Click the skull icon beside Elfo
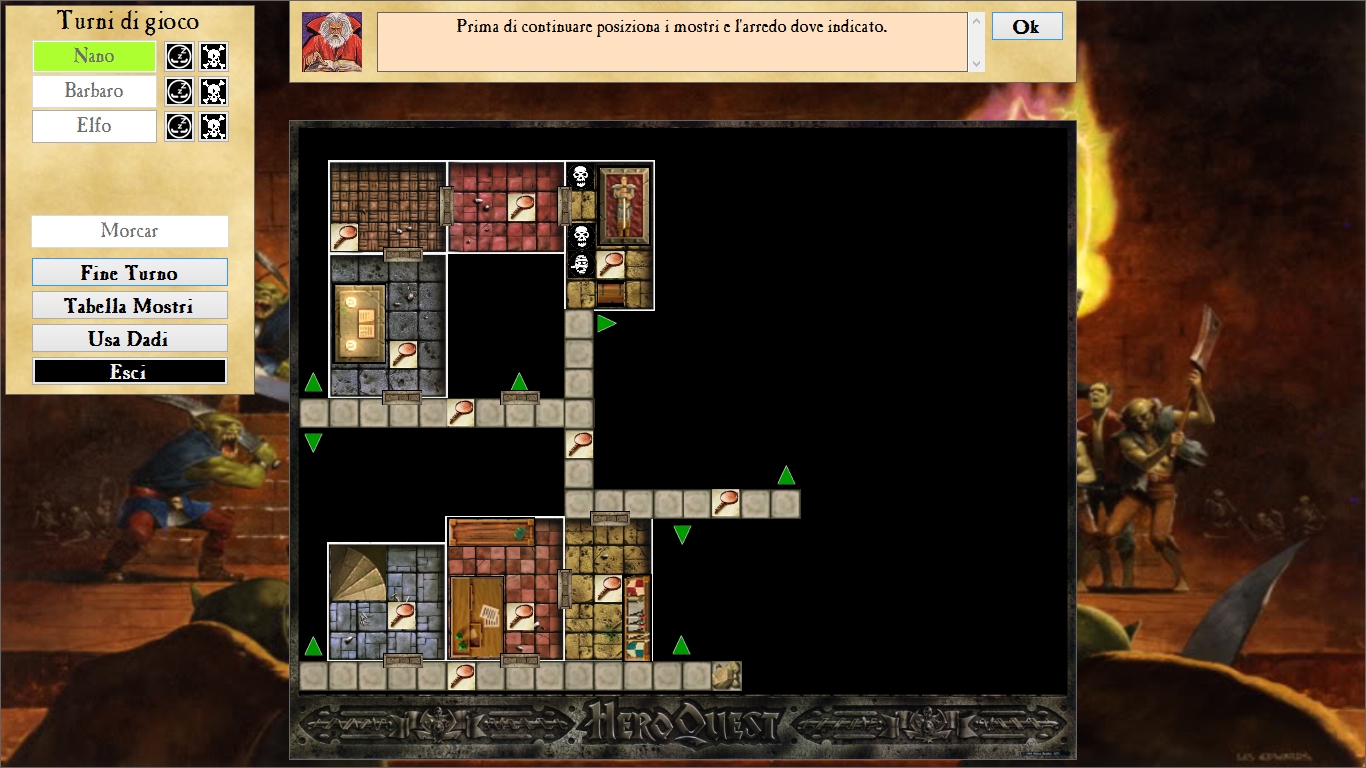Image resolution: width=1366 pixels, height=768 pixels. coord(213,127)
